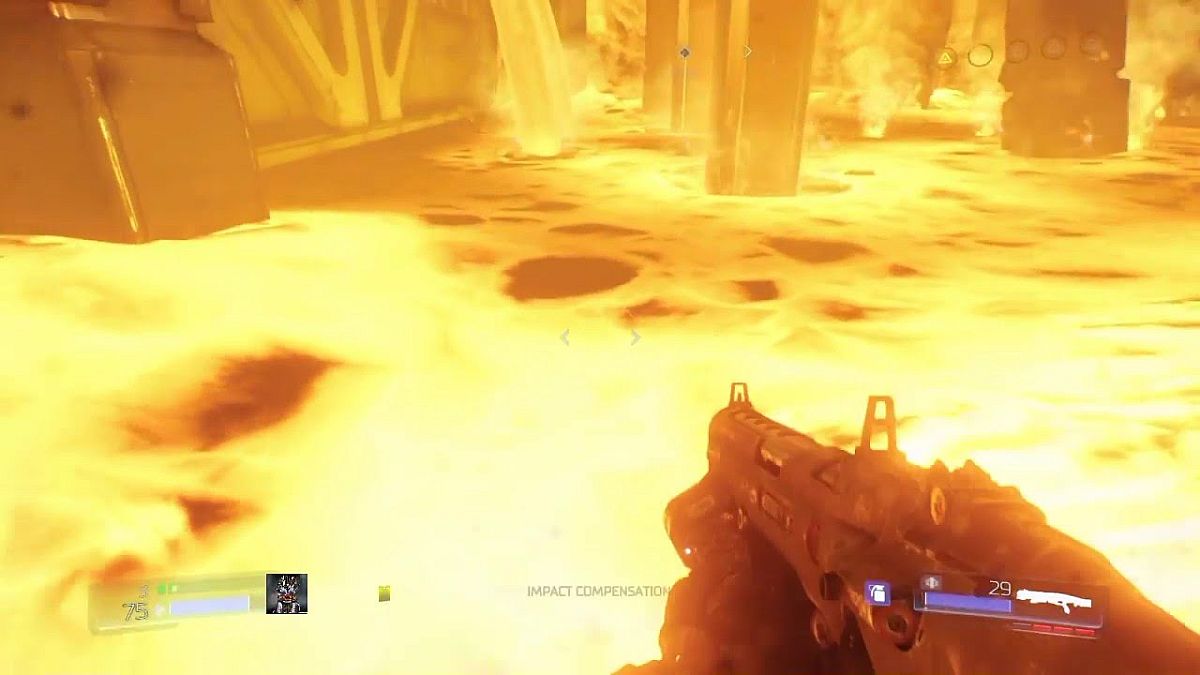1200x675 pixels.
Task: Click the Doom Marine helmet portrait
Action: tap(286, 593)
